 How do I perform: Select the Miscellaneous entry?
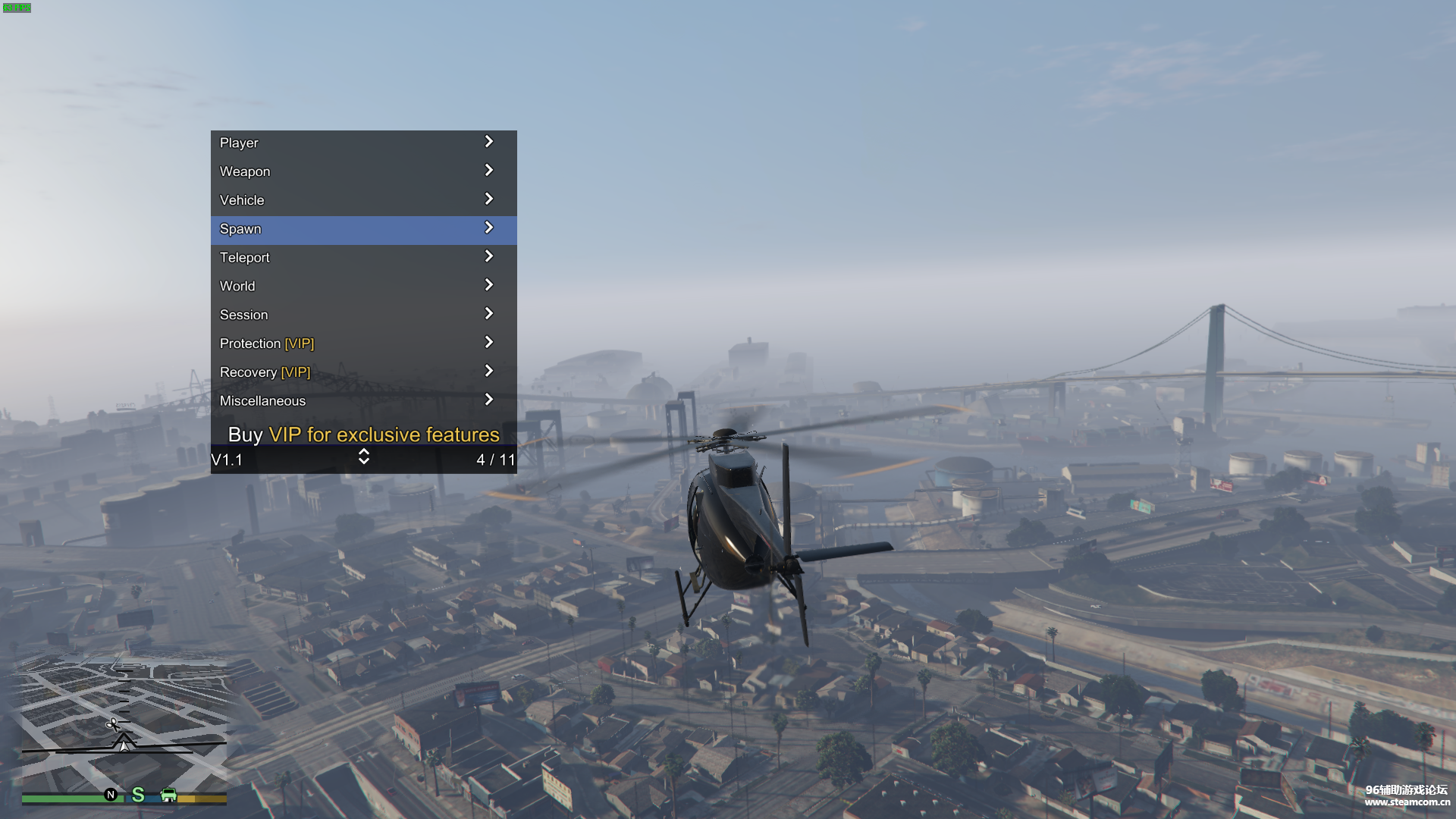pyautogui.click(x=363, y=401)
